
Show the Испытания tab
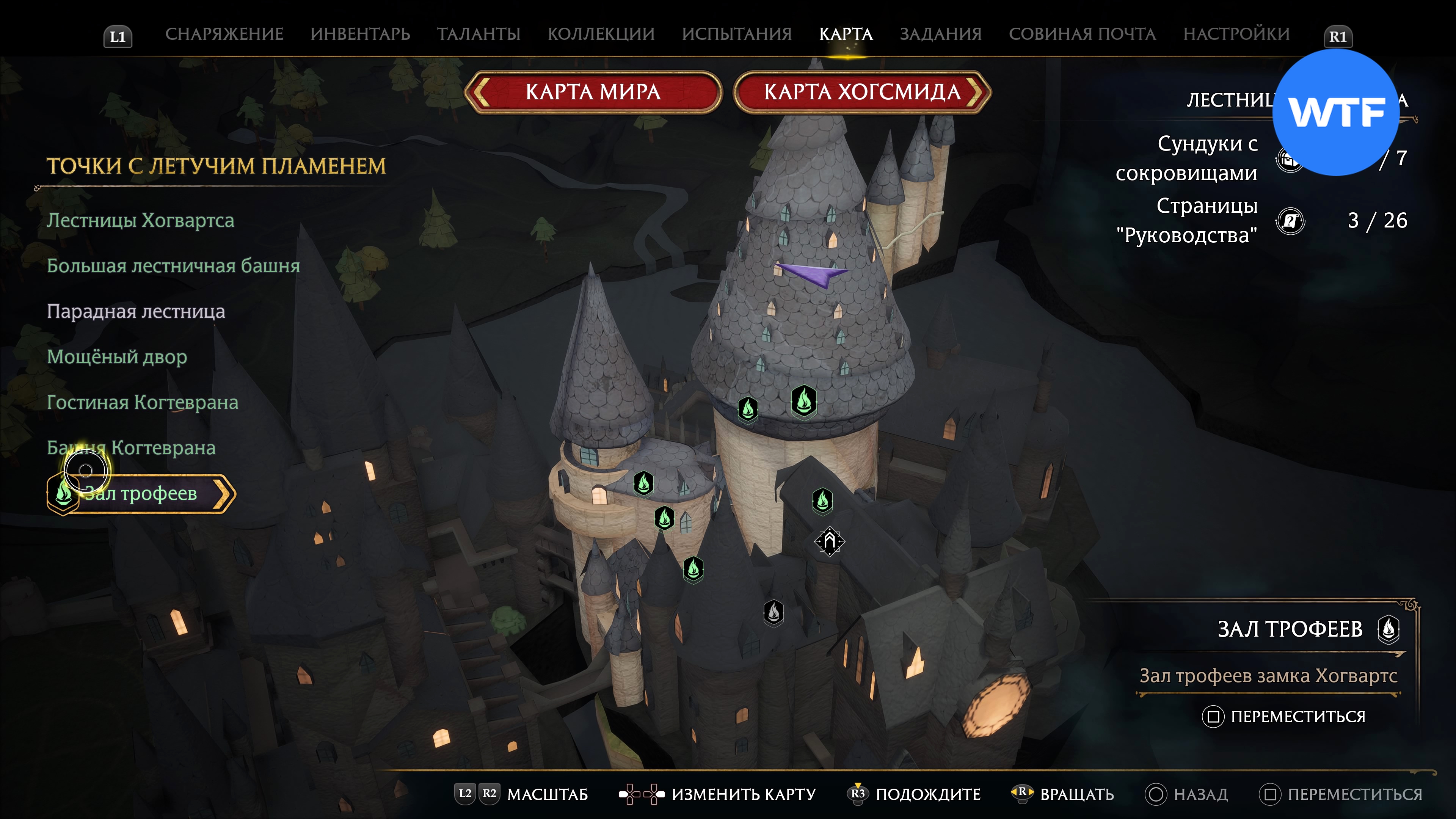point(736,34)
